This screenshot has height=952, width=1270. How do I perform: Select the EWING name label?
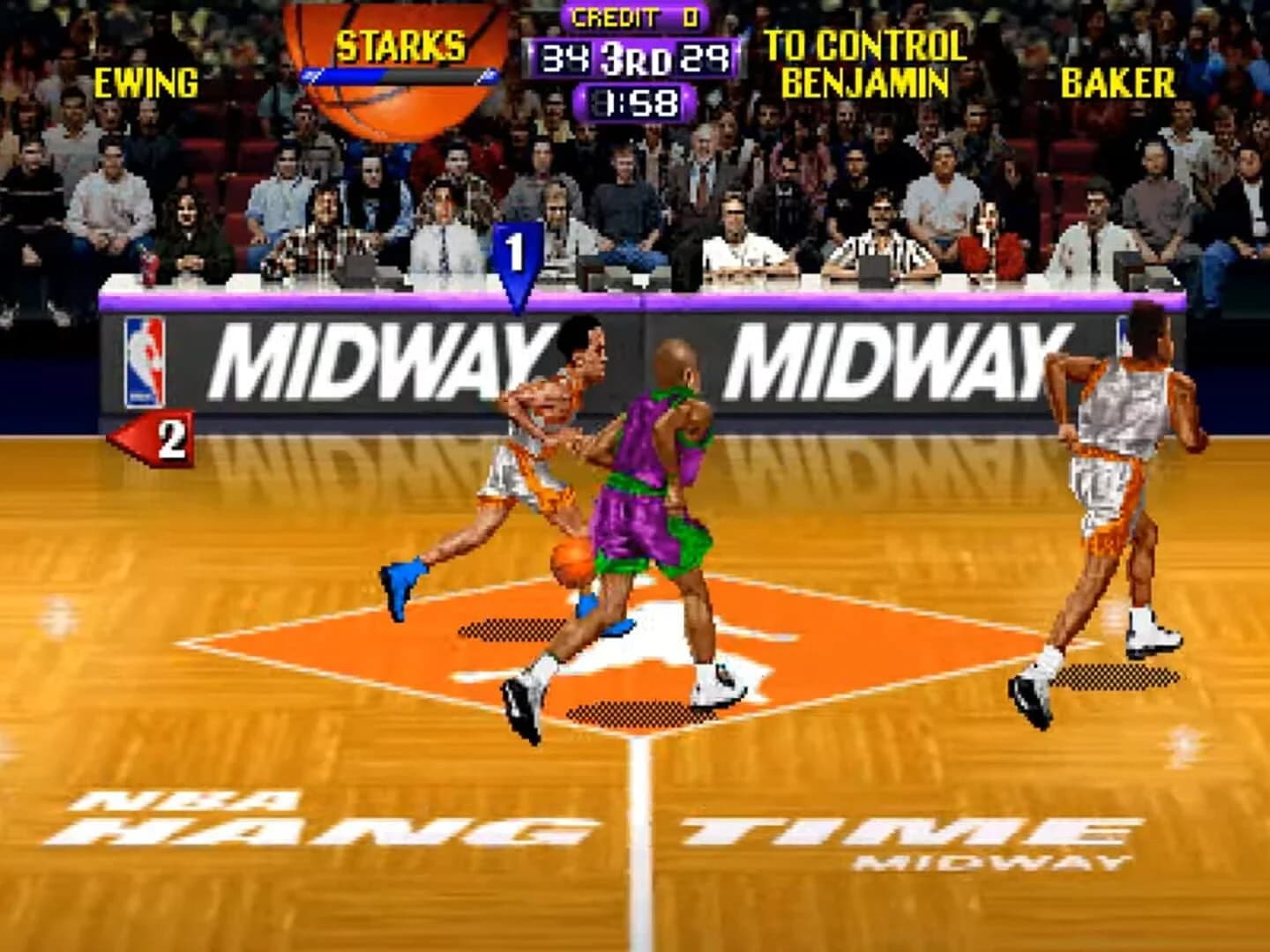tap(146, 84)
